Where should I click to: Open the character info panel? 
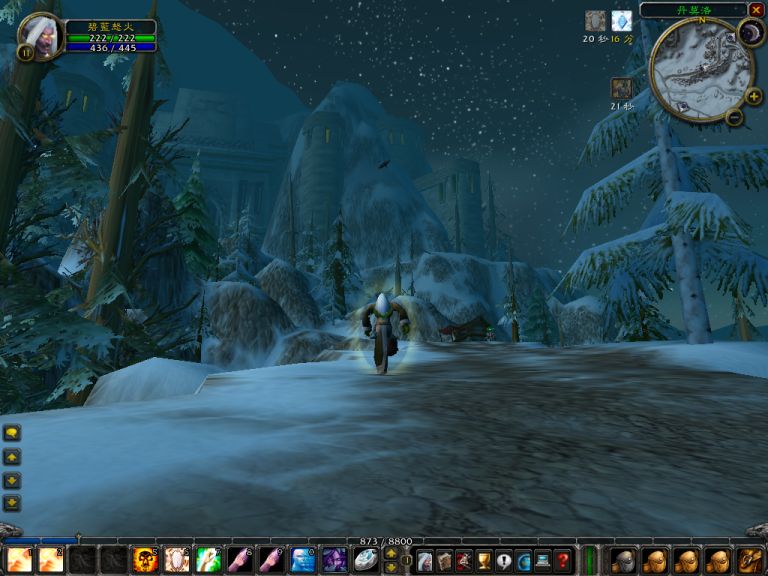pos(425,561)
